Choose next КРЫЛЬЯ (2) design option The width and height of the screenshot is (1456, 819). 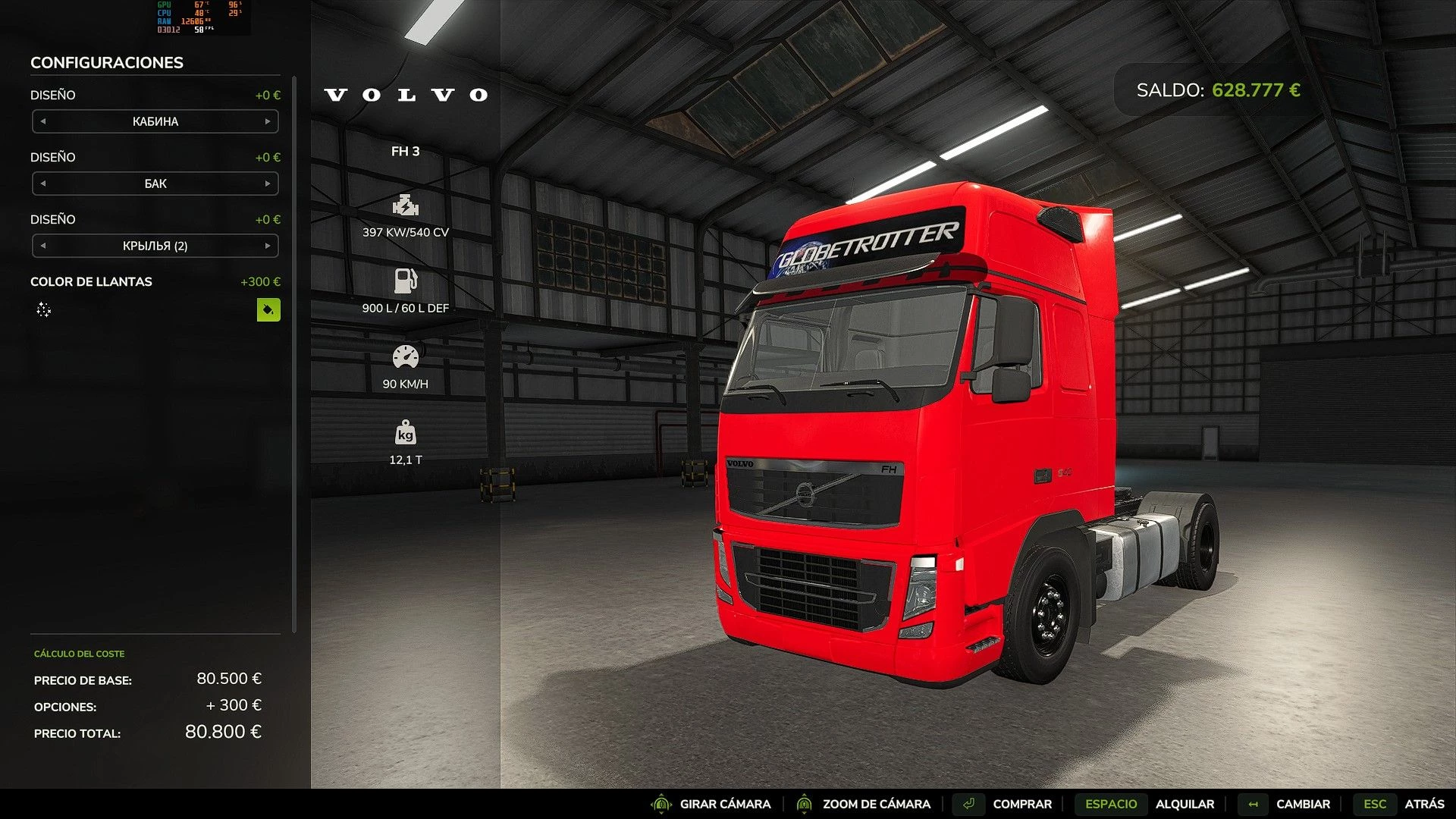[268, 246]
